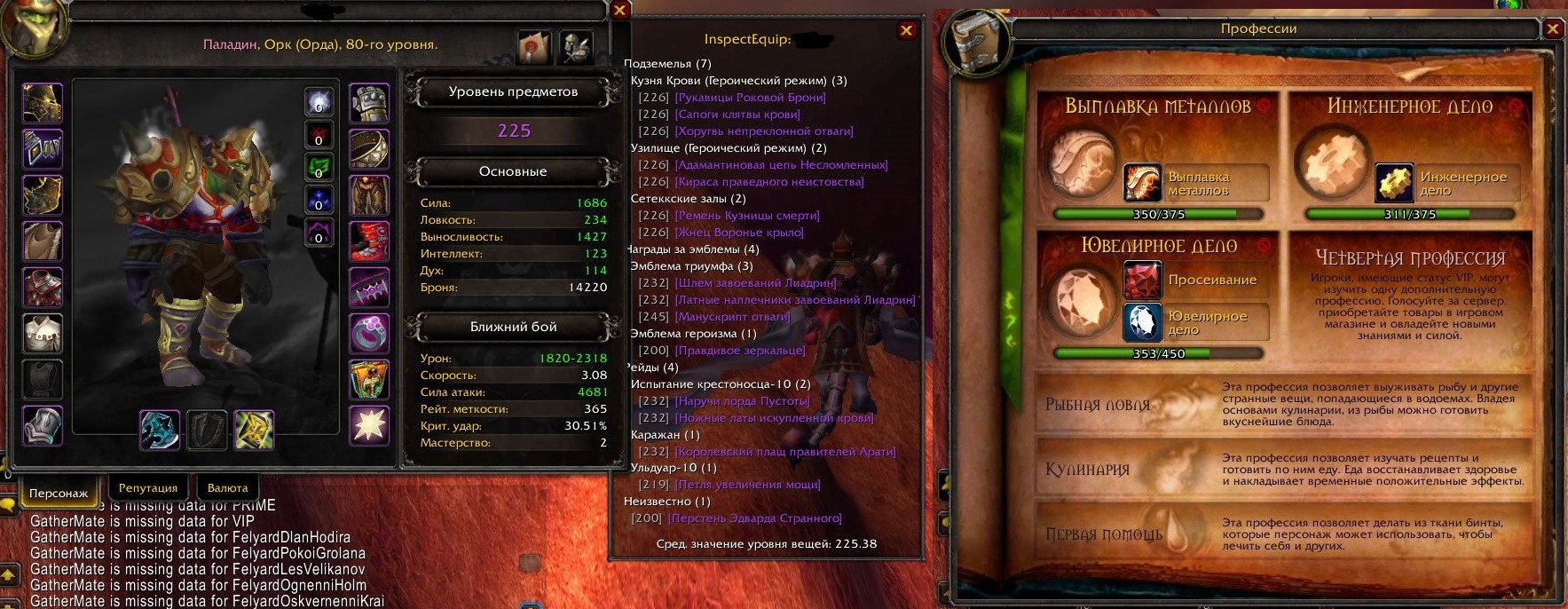
Task: Click the Перстень Эдварда Странного item link
Action: (754, 518)
